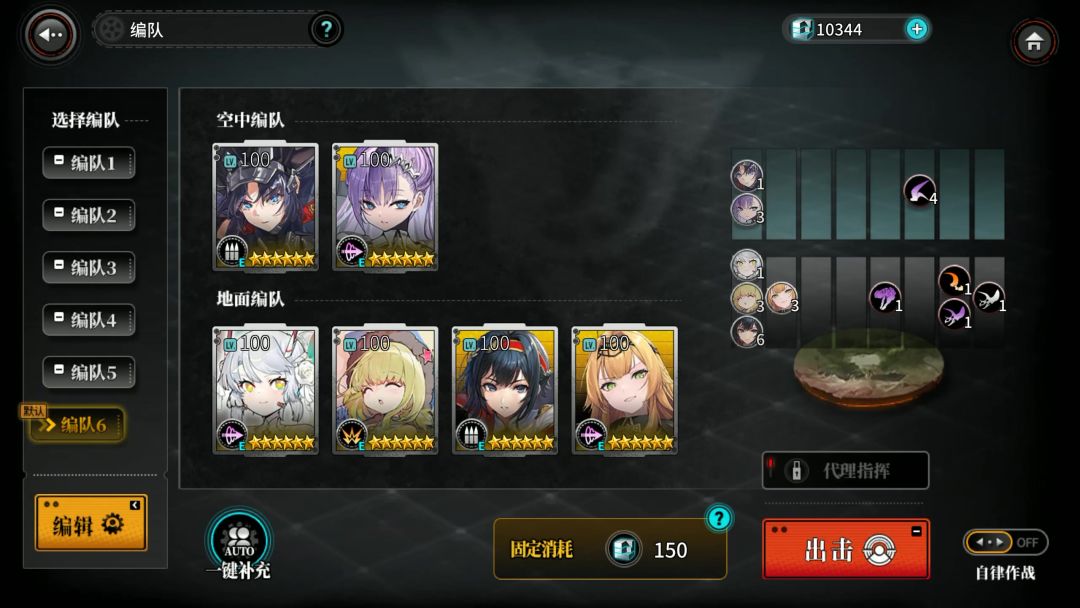The width and height of the screenshot is (1080, 608).
Task: Pick the orange-haired green-eyed ground unit
Action: pyautogui.click(x=624, y=390)
